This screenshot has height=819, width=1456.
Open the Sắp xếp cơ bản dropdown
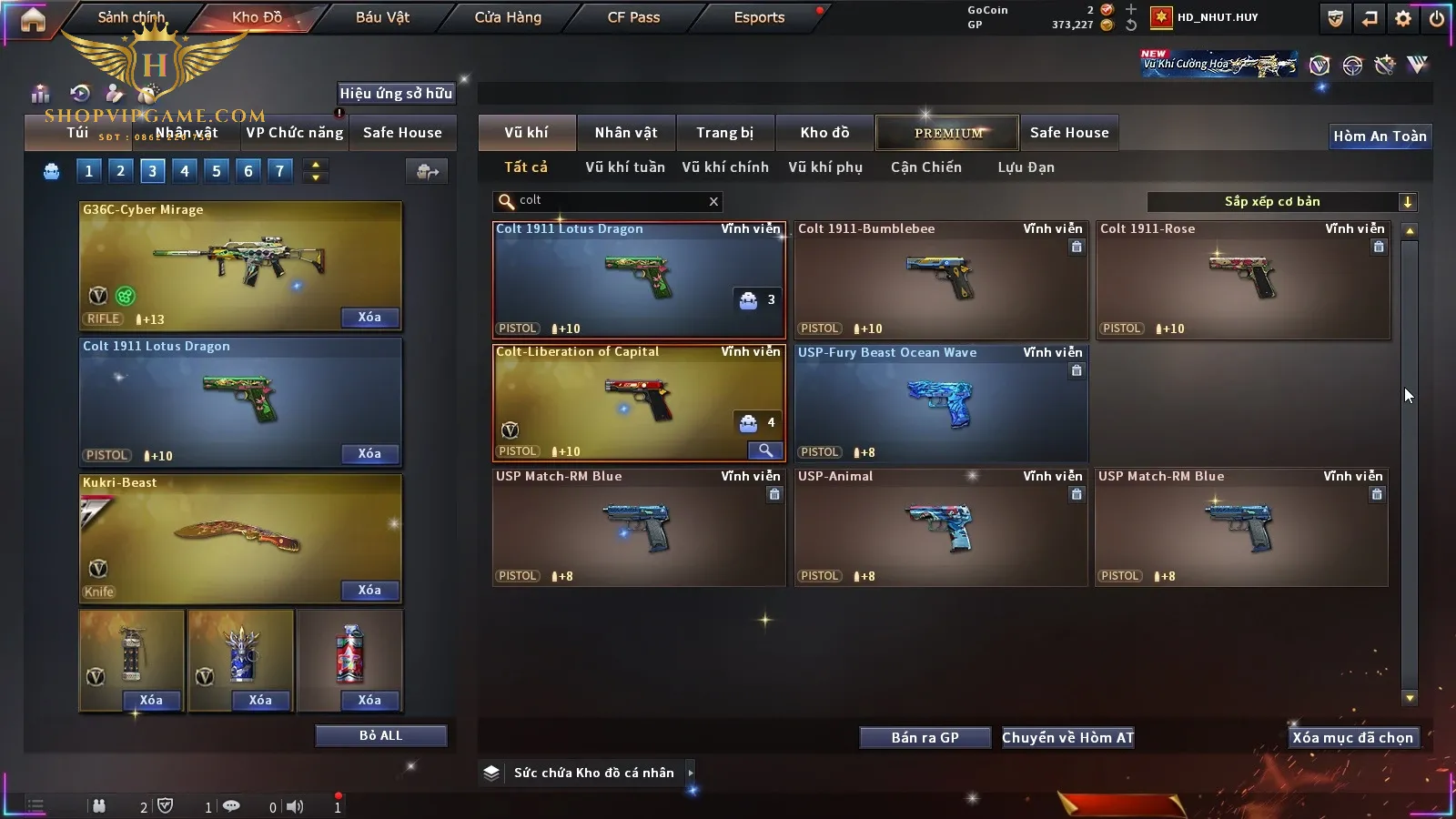(x=1407, y=202)
